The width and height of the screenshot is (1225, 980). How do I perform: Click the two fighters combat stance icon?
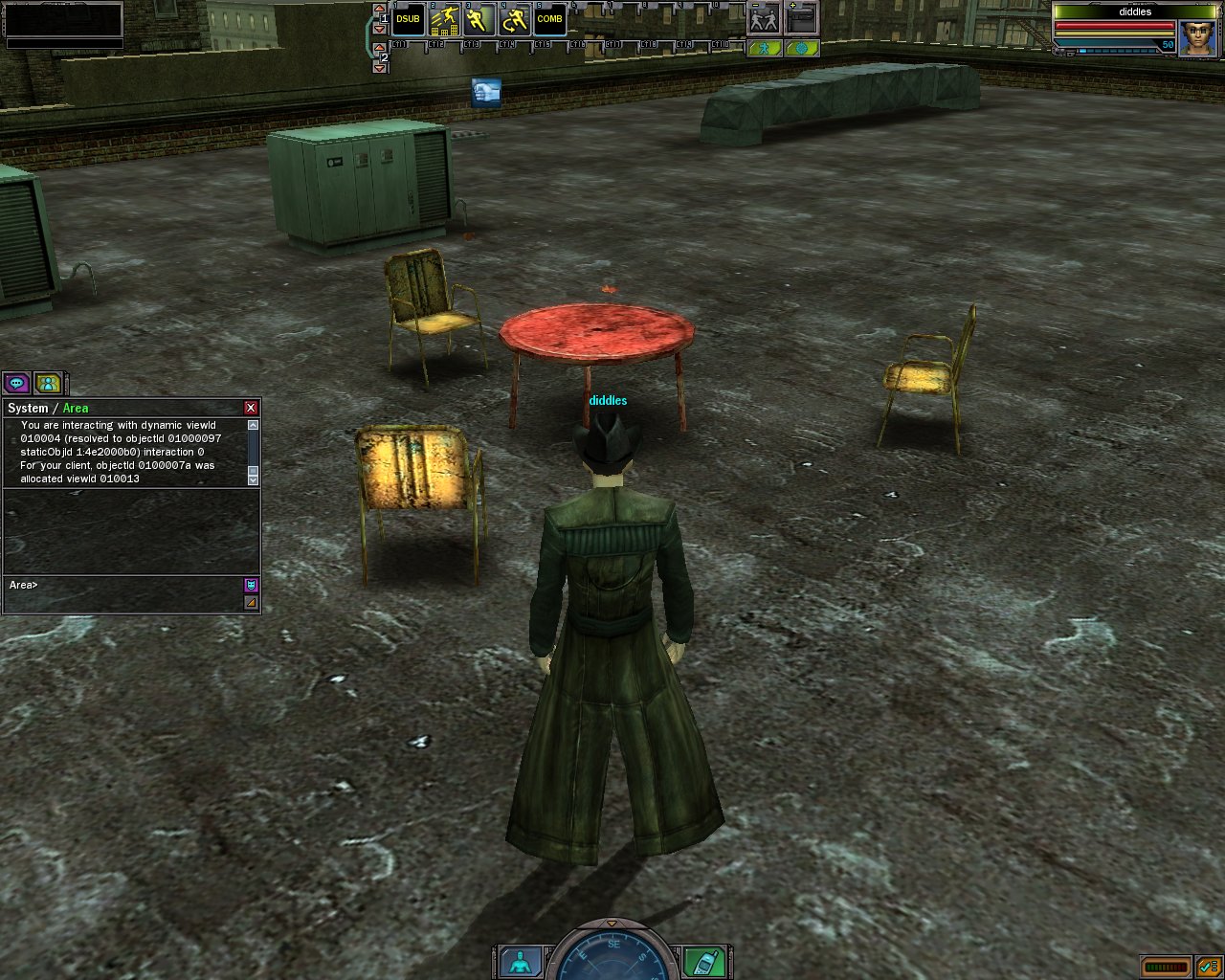[764, 19]
